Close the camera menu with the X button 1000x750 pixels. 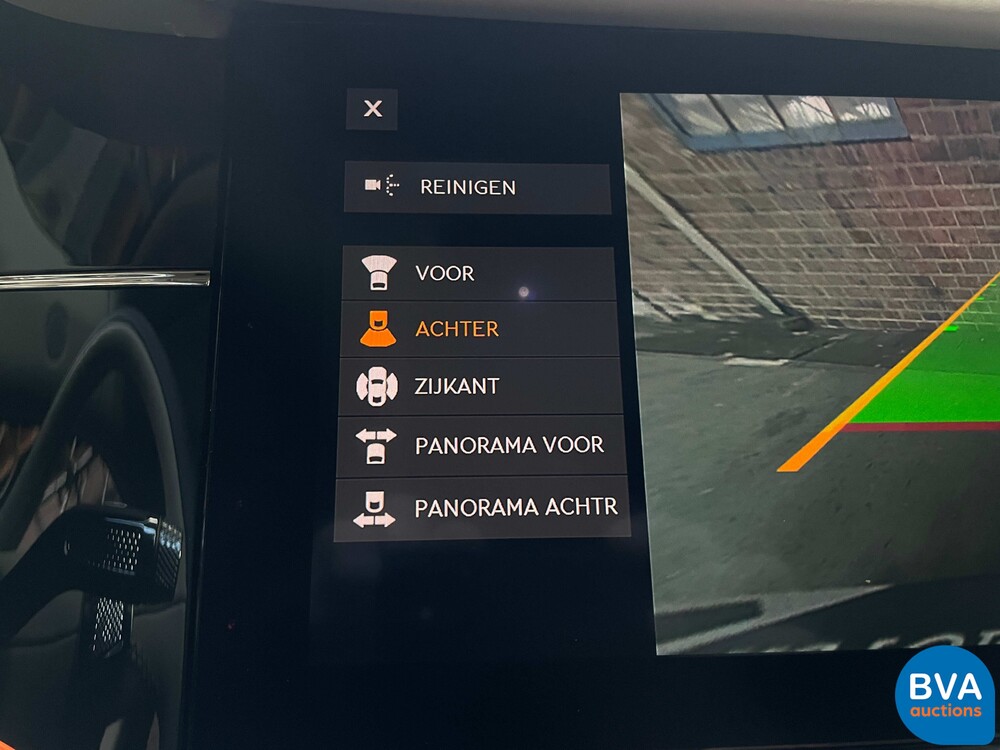tap(372, 109)
